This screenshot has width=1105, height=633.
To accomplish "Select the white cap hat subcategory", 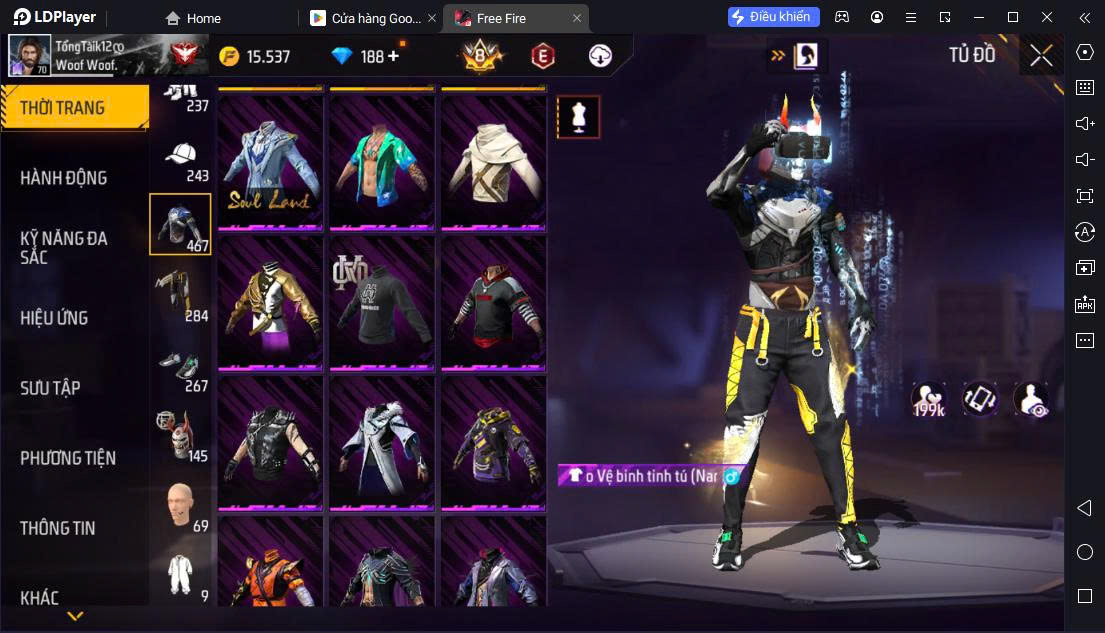I will click(x=180, y=160).
